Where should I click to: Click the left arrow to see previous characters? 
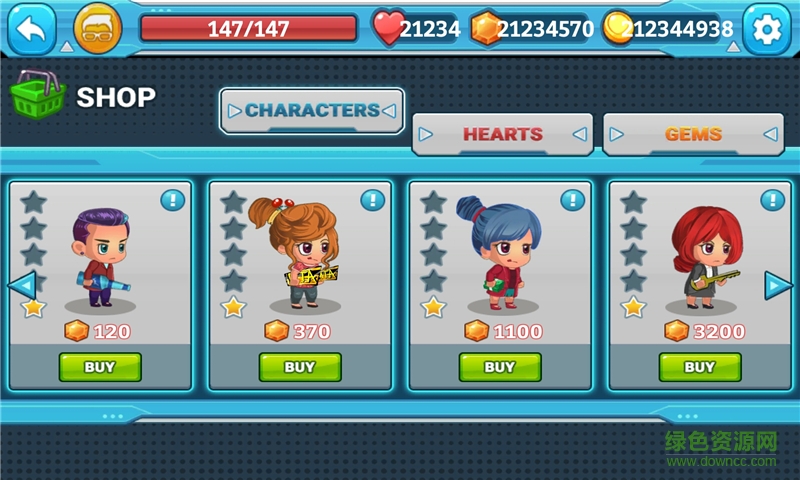coord(21,285)
